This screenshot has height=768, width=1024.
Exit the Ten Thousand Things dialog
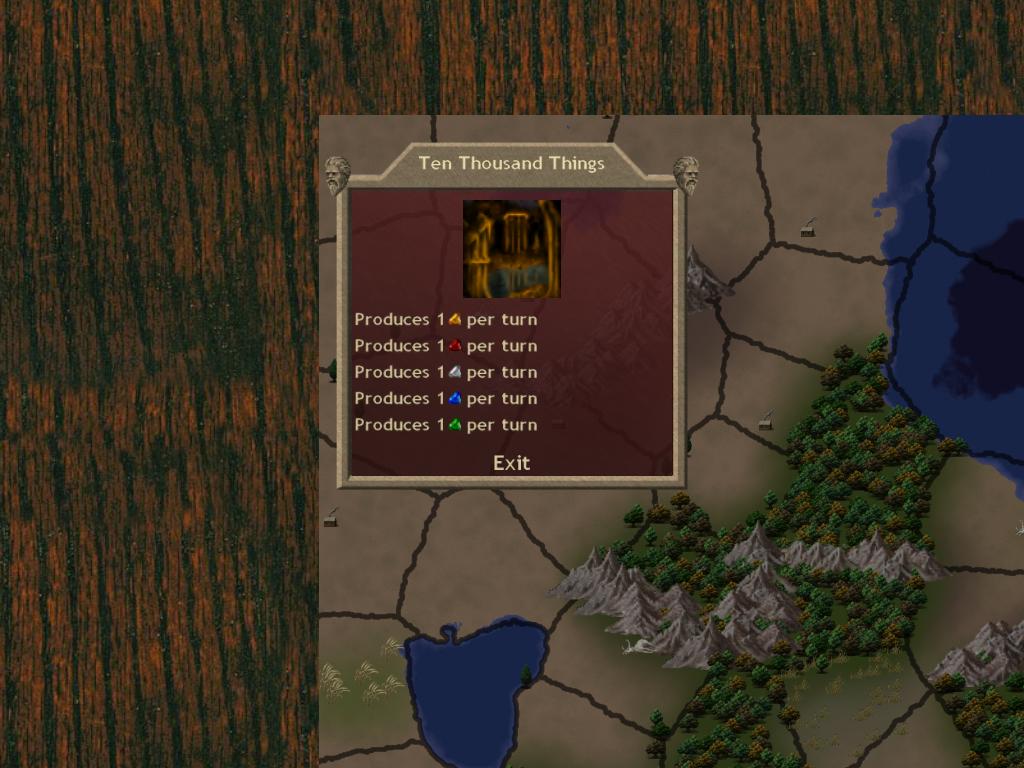pyautogui.click(x=511, y=463)
